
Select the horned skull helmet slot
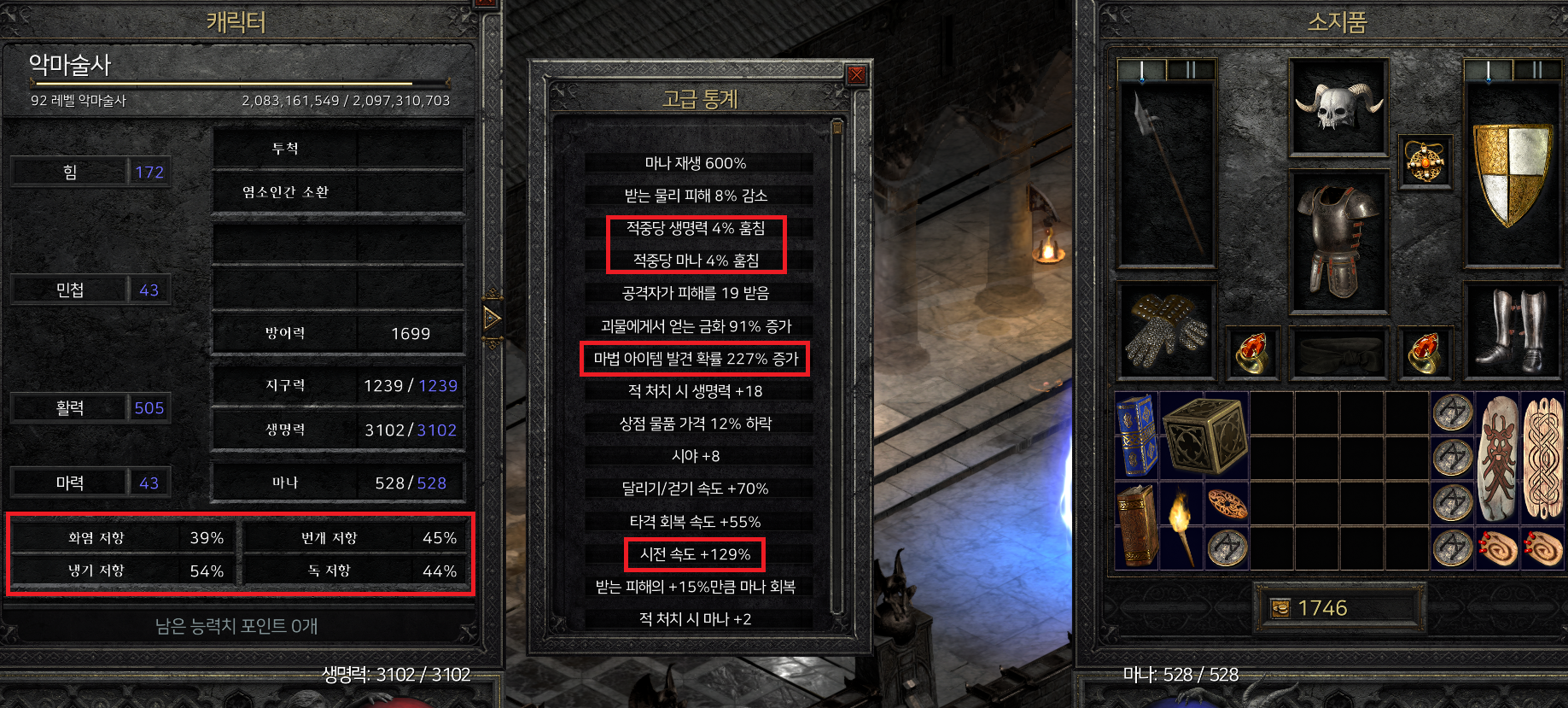pyautogui.click(x=1338, y=108)
